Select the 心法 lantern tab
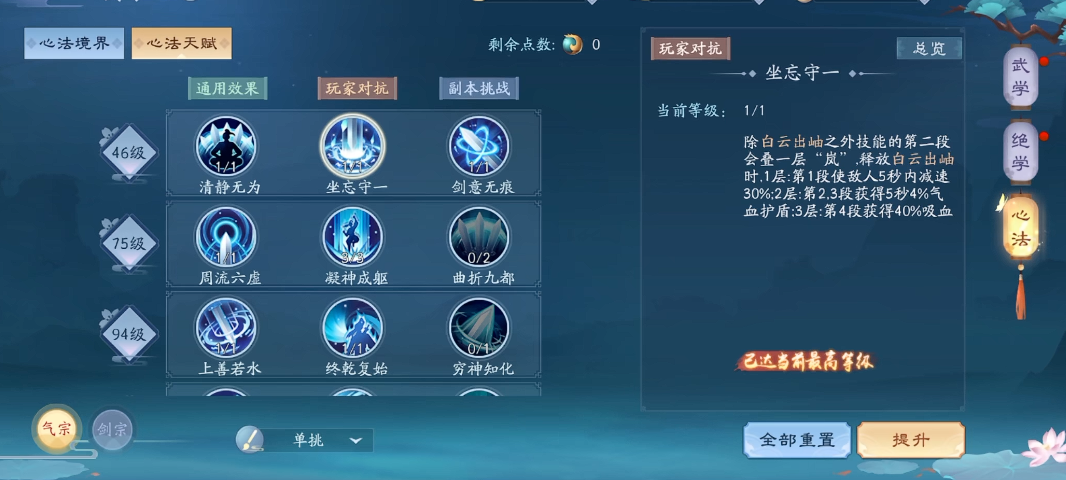 coord(1020,228)
